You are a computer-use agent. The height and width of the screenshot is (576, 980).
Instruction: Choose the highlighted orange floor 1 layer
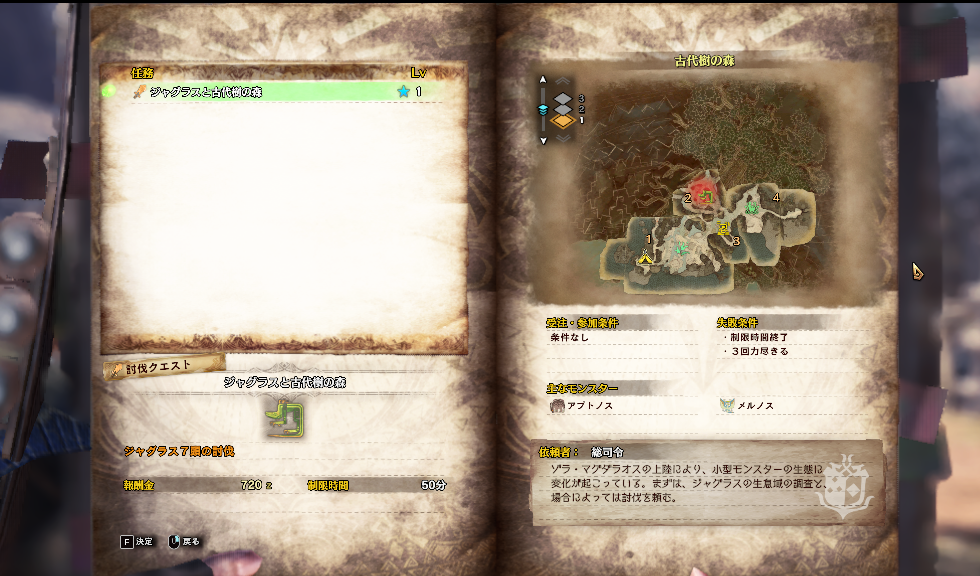click(x=563, y=121)
